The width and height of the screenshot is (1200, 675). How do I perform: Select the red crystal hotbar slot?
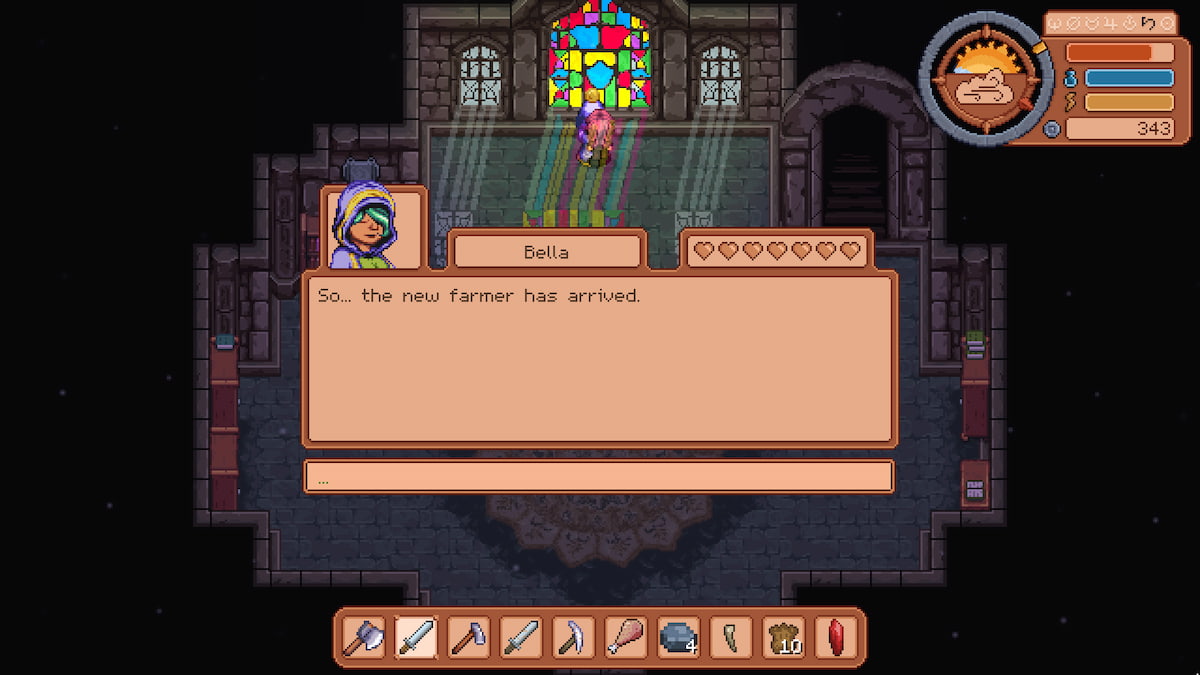point(836,637)
